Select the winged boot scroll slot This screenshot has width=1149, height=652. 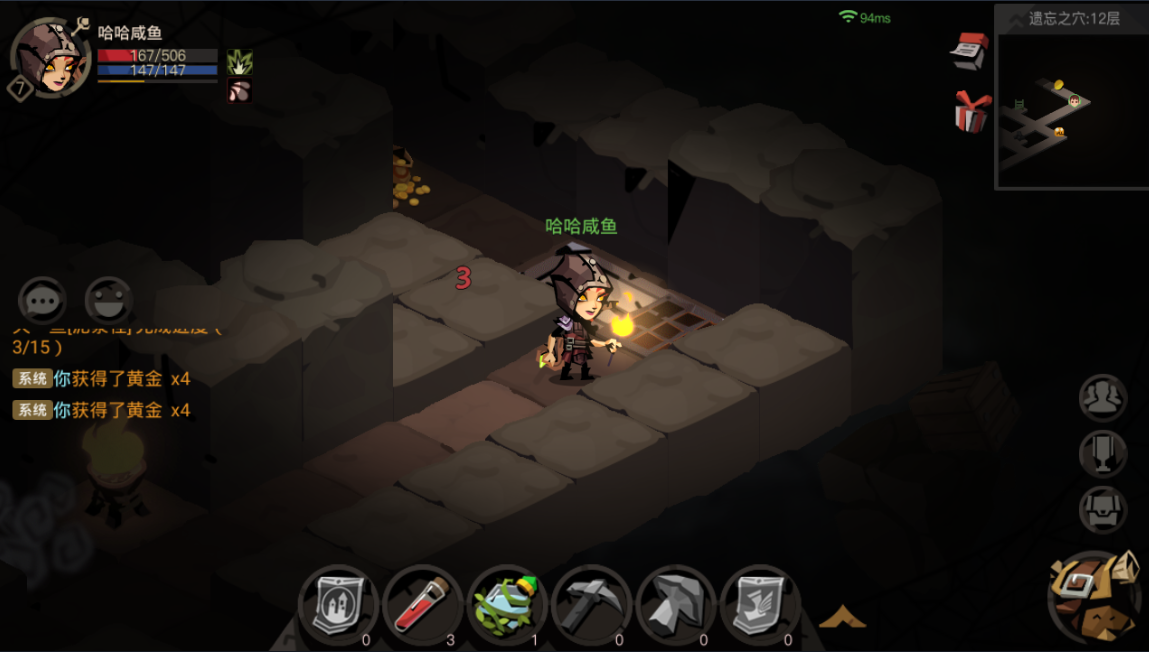click(x=759, y=603)
